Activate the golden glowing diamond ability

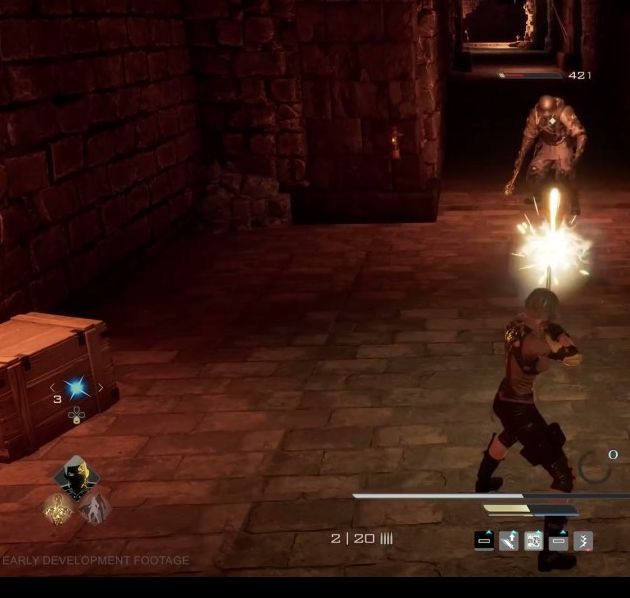tap(59, 509)
